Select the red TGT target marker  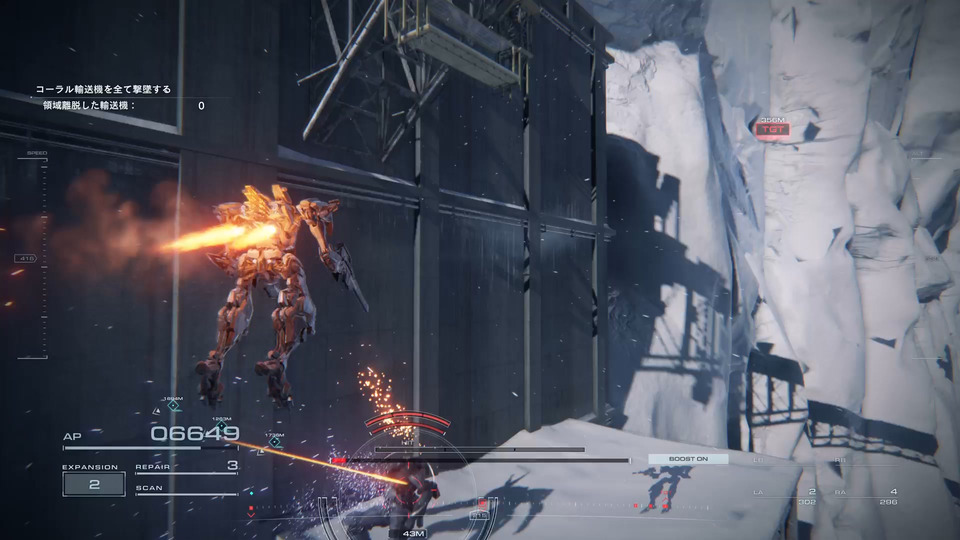pos(771,129)
